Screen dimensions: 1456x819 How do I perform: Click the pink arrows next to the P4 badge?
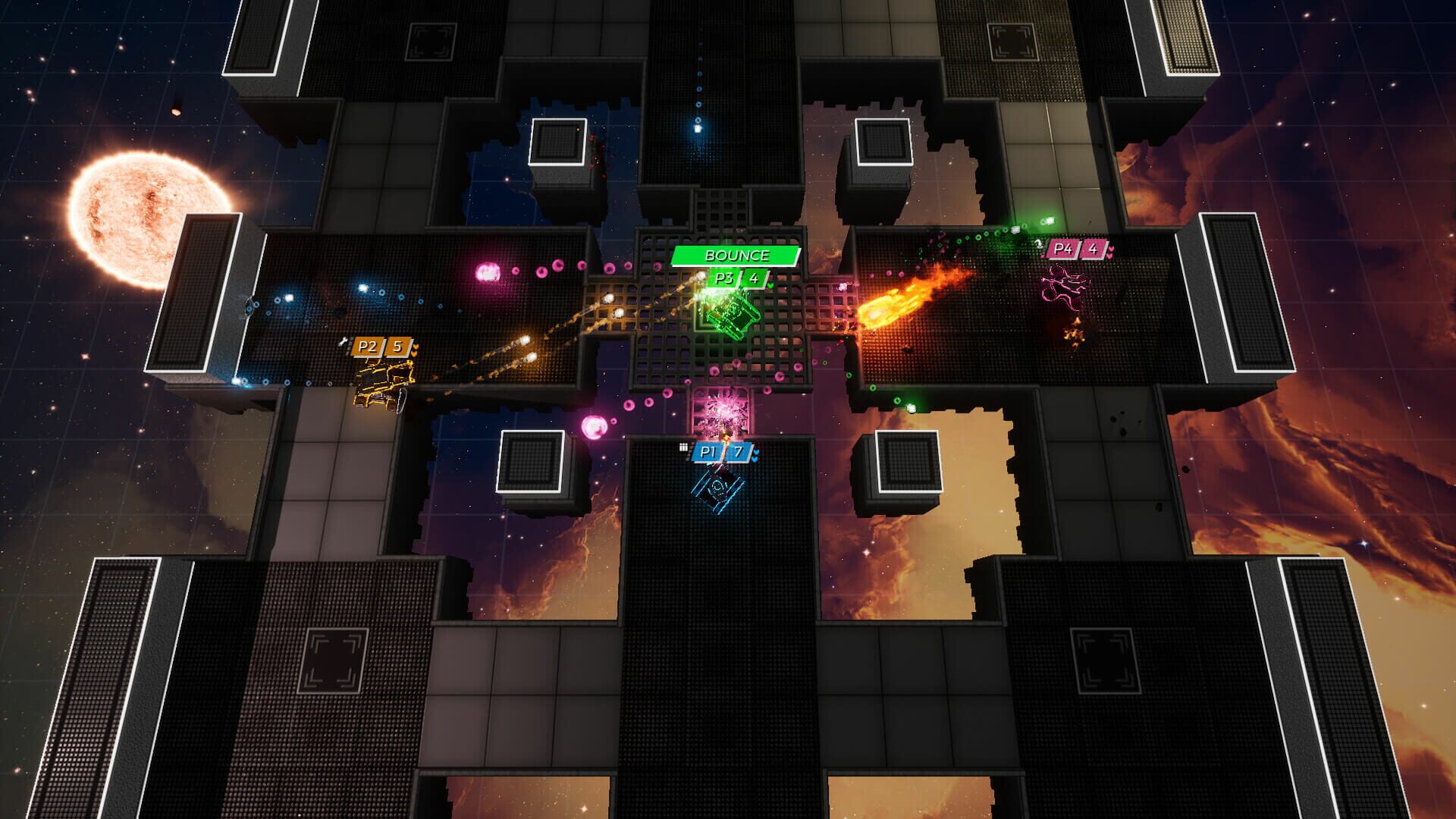click(1110, 252)
